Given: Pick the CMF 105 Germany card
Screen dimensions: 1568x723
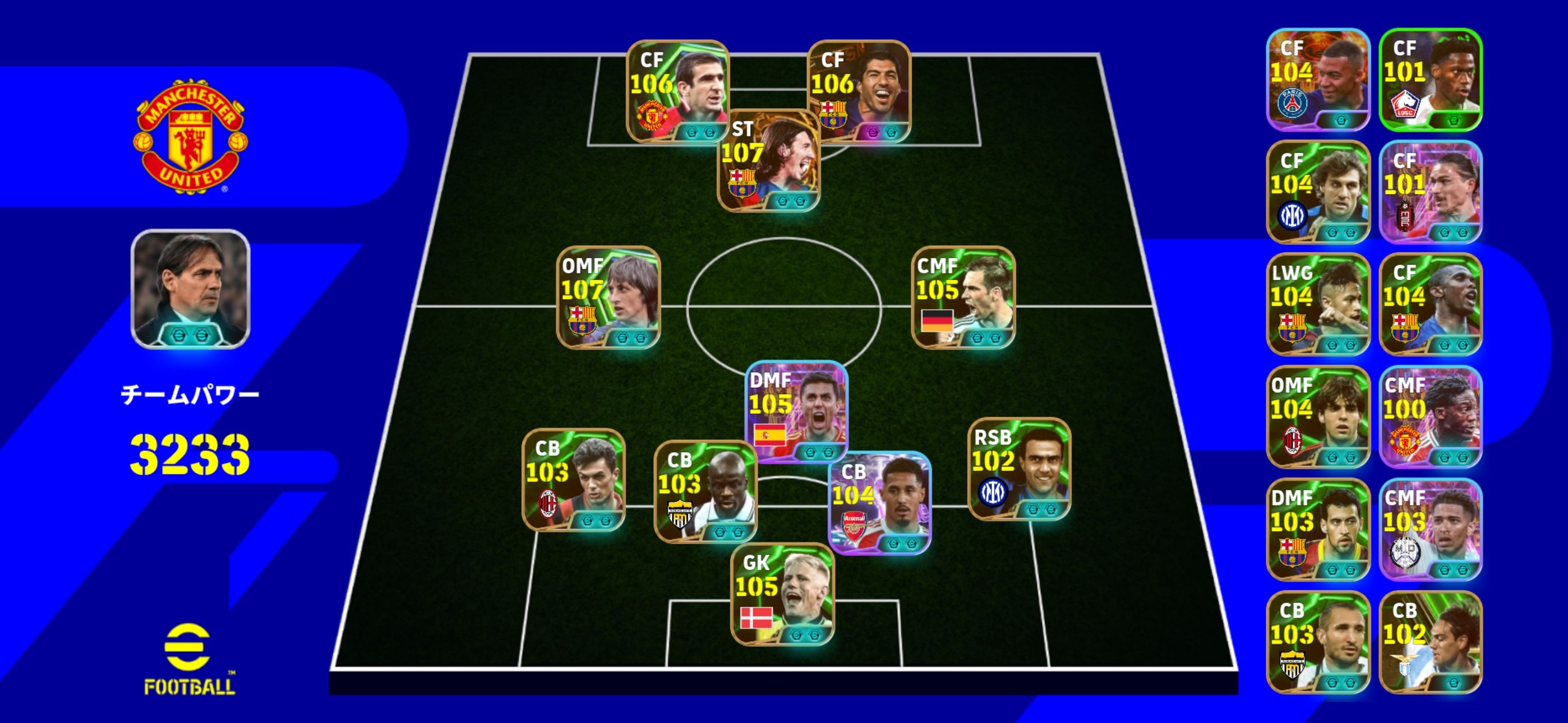Looking at the screenshot, I should (963, 298).
